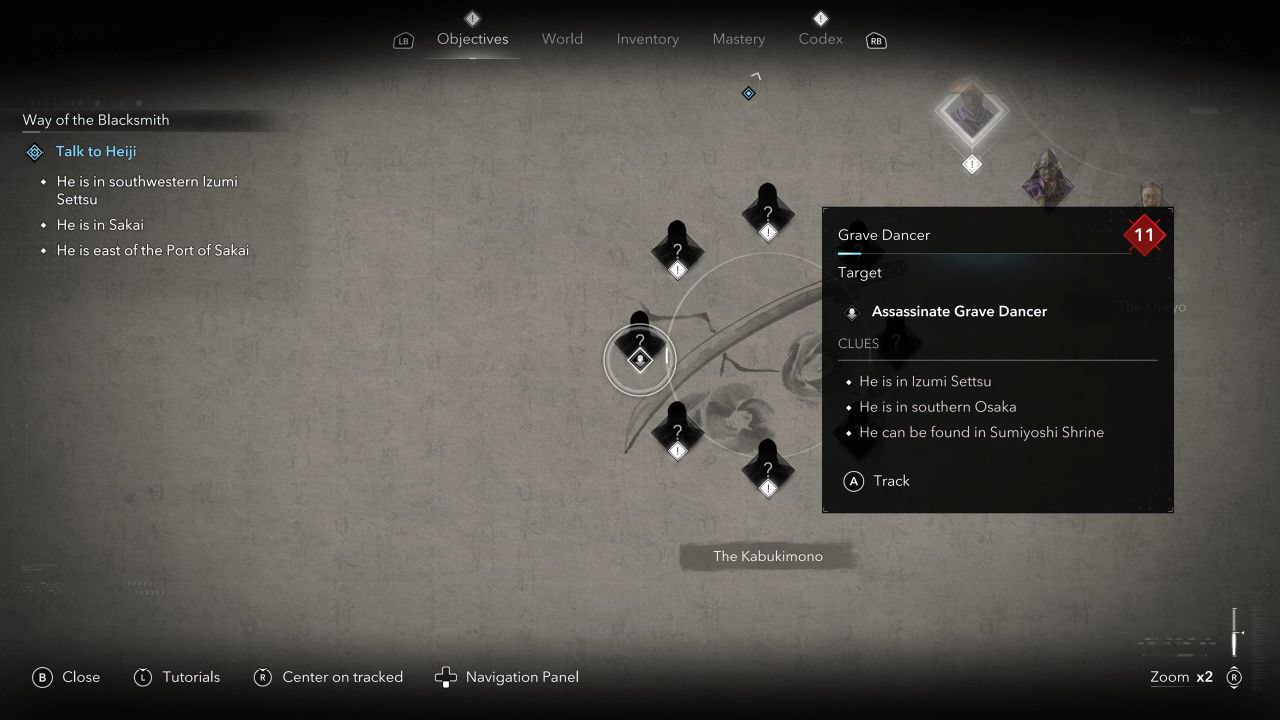Viewport: 1280px width, 720px height.
Task: Click The Kabukimono region label
Action: coord(768,556)
